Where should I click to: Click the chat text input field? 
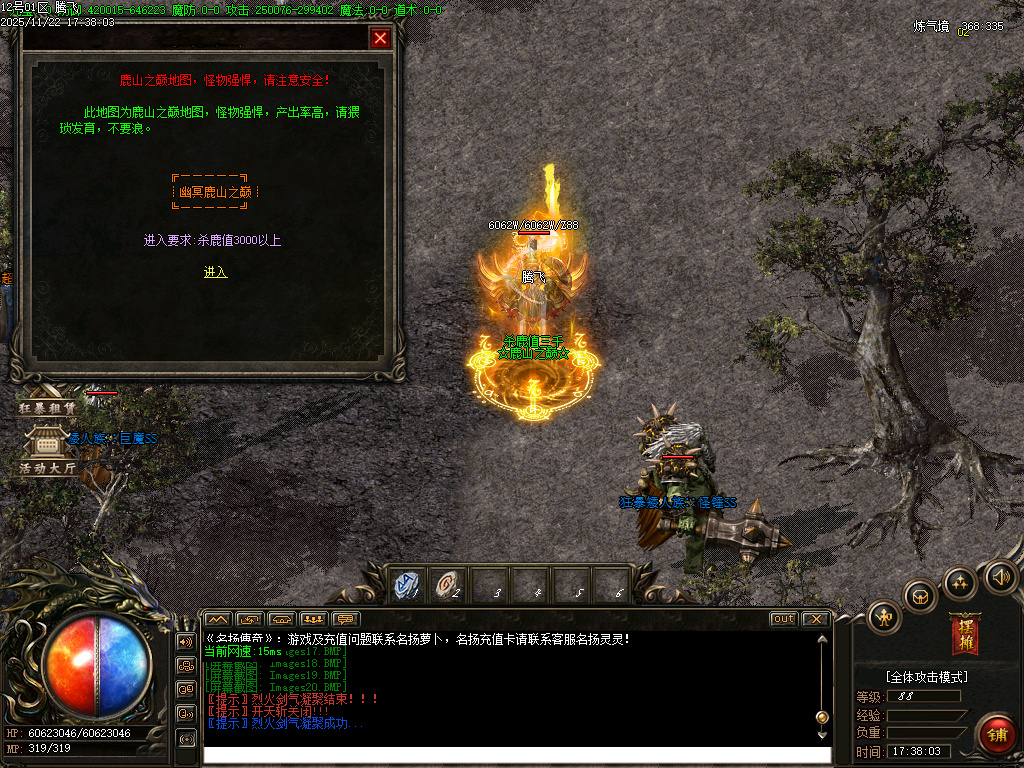click(516, 755)
